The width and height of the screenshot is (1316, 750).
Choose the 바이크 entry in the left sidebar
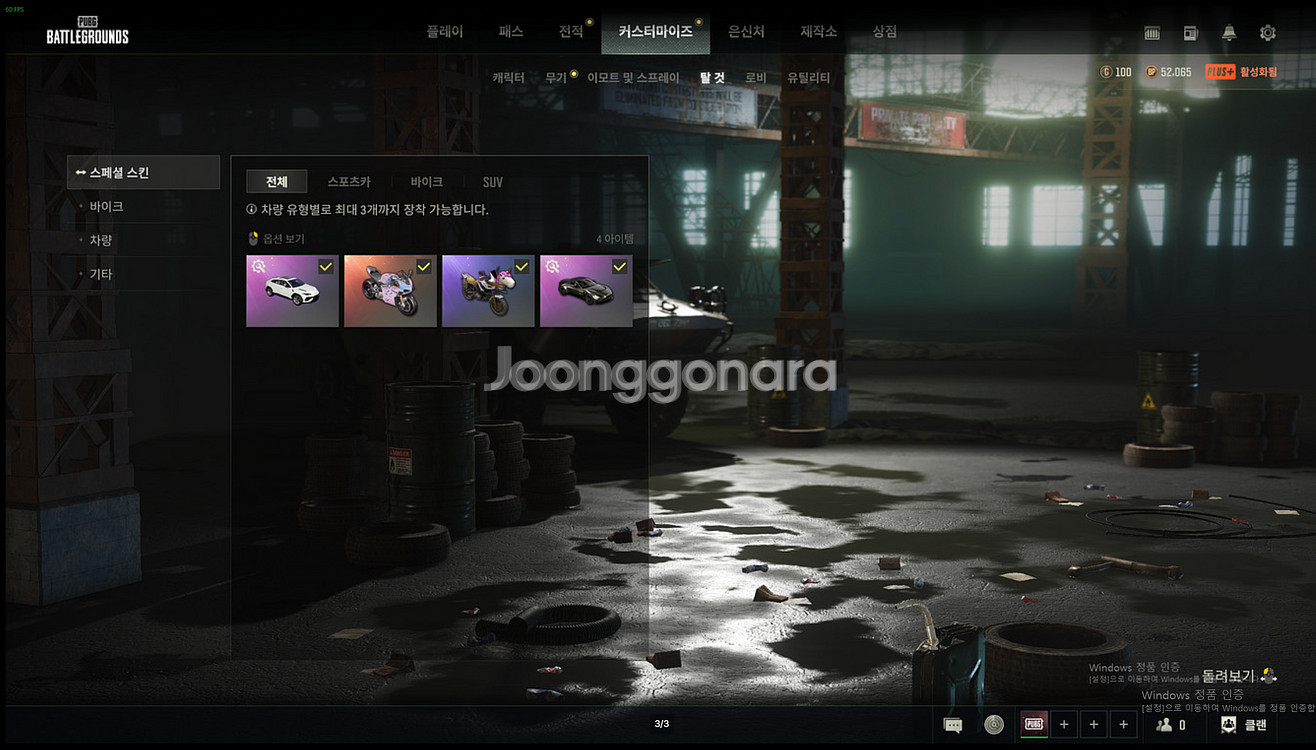point(106,207)
